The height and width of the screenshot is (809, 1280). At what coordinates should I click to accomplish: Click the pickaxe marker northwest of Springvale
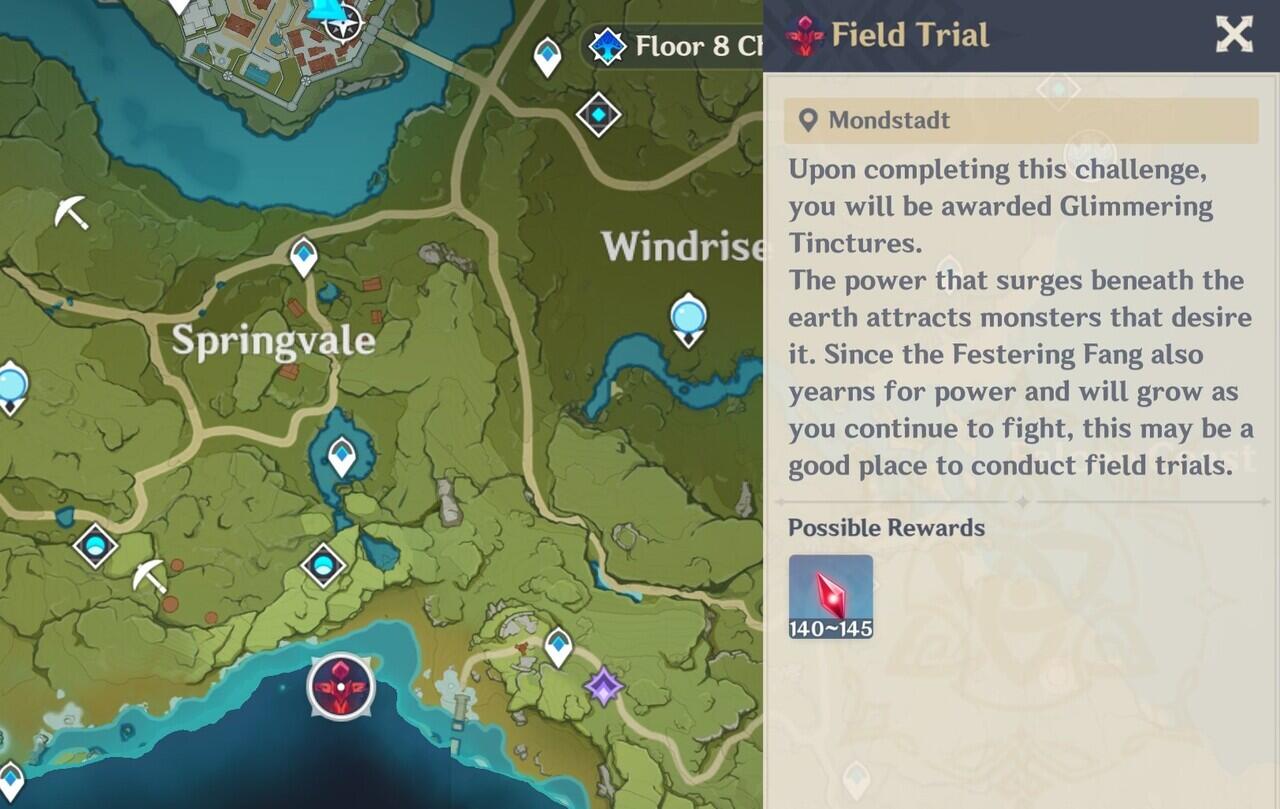coord(72,212)
